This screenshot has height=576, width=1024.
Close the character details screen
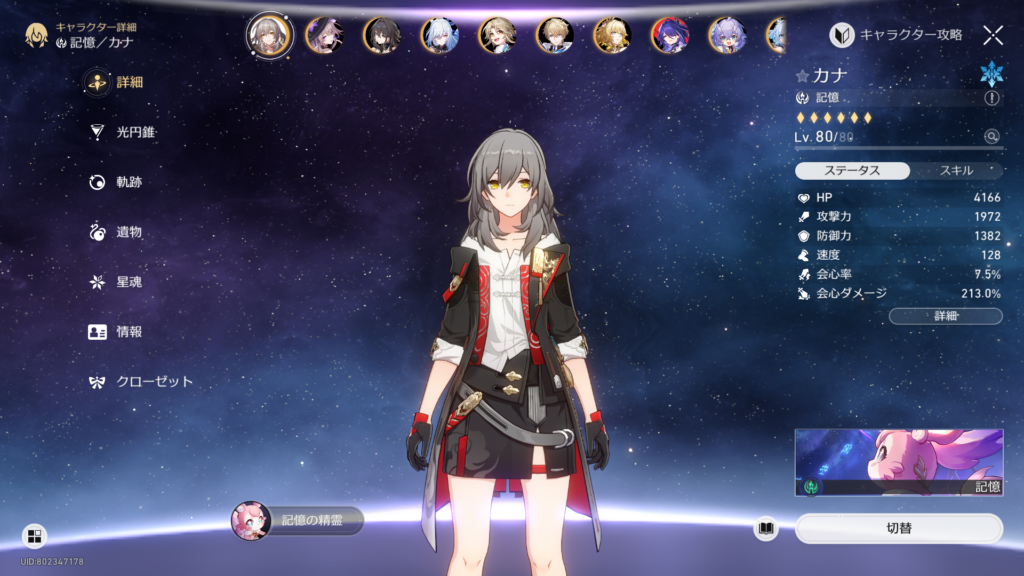pos(993,35)
